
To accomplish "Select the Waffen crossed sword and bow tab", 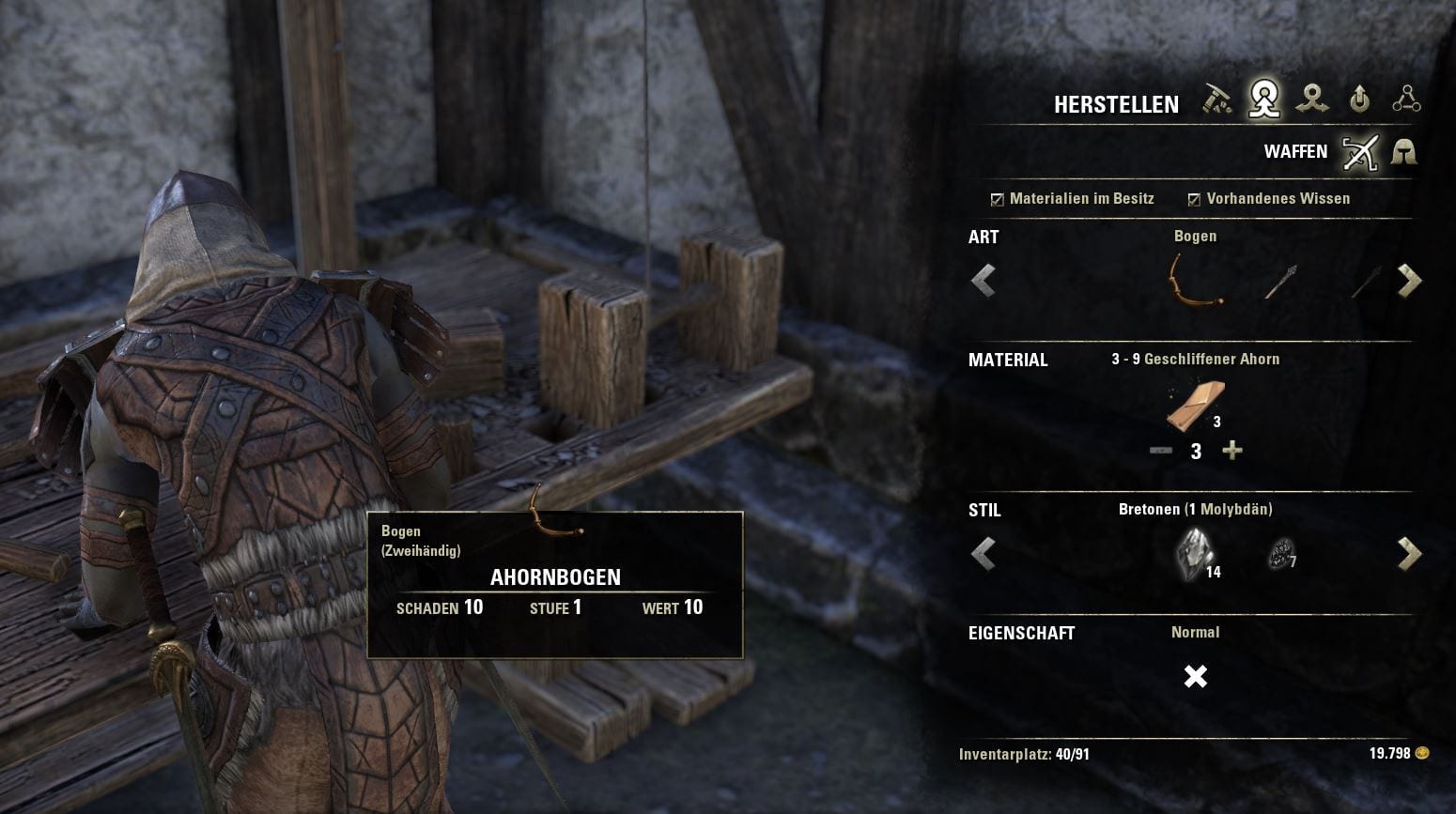I will tap(1359, 152).
